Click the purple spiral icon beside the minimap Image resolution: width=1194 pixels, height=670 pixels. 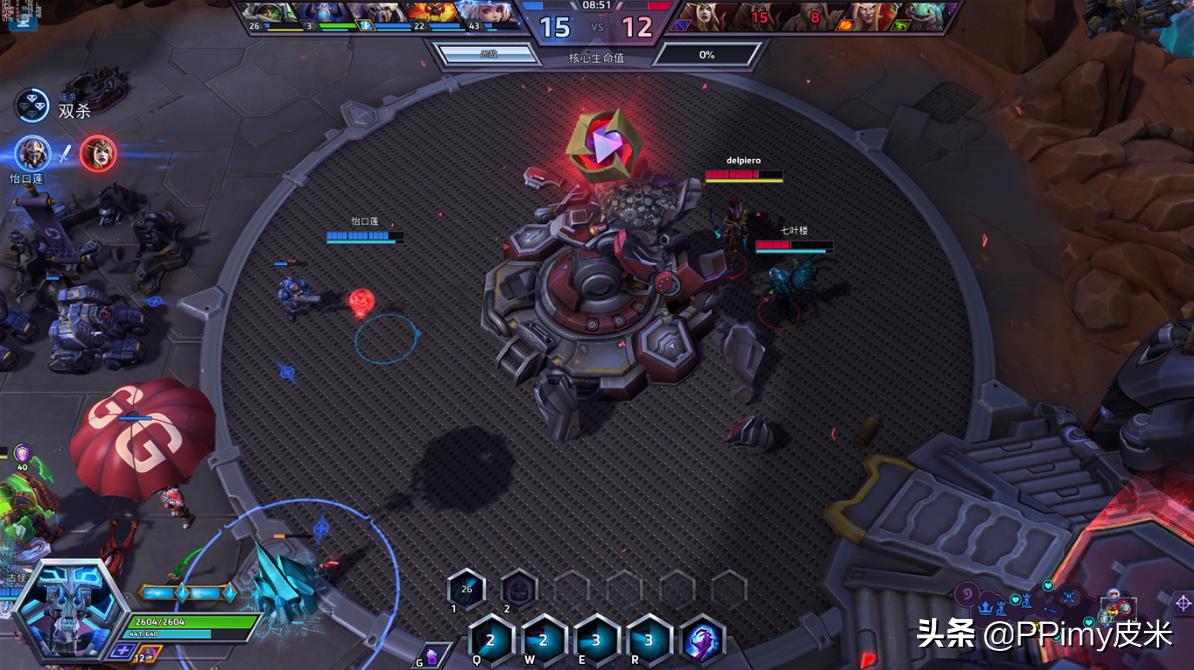pyautogui.click(x=968, y=593)
